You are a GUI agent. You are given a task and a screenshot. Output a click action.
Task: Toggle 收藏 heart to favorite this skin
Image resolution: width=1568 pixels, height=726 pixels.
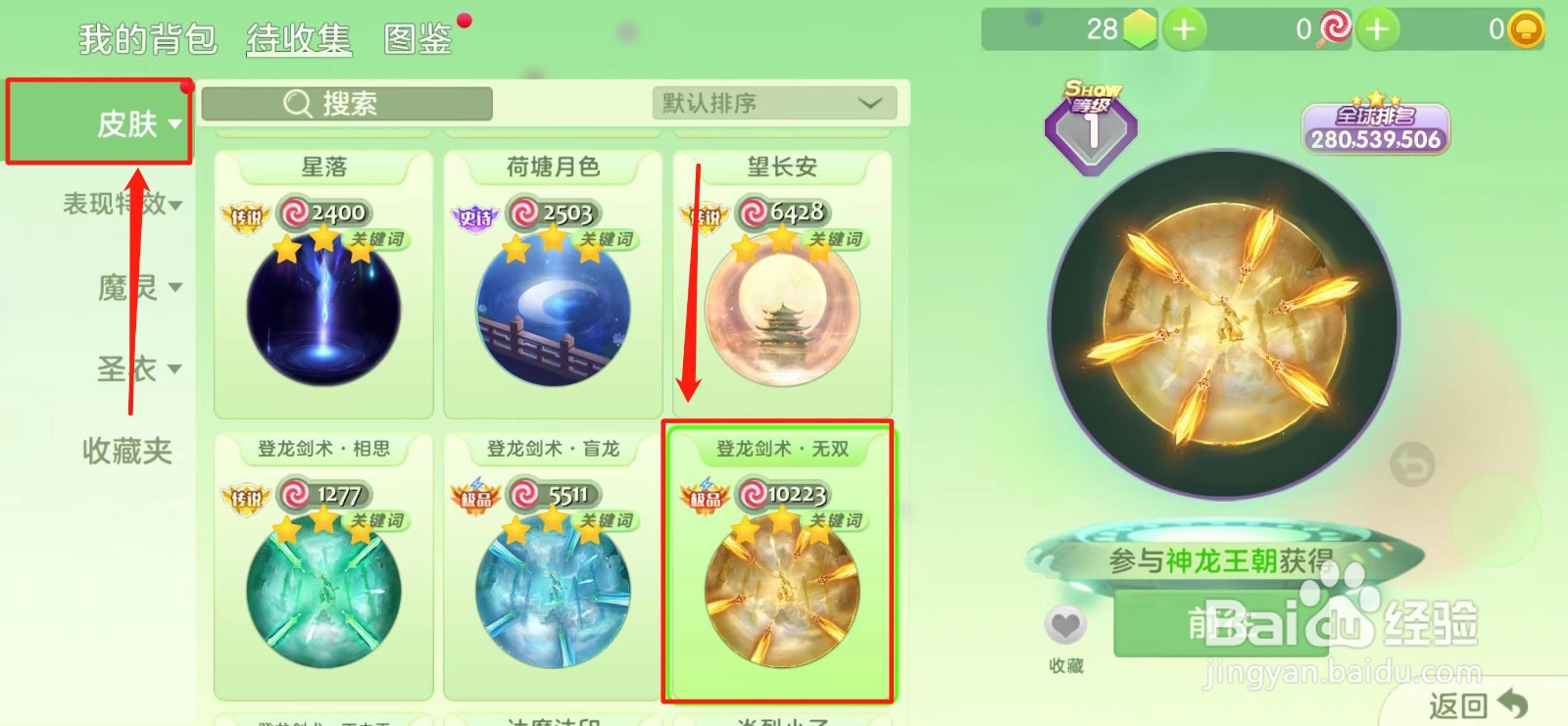tap(1067, 624)
